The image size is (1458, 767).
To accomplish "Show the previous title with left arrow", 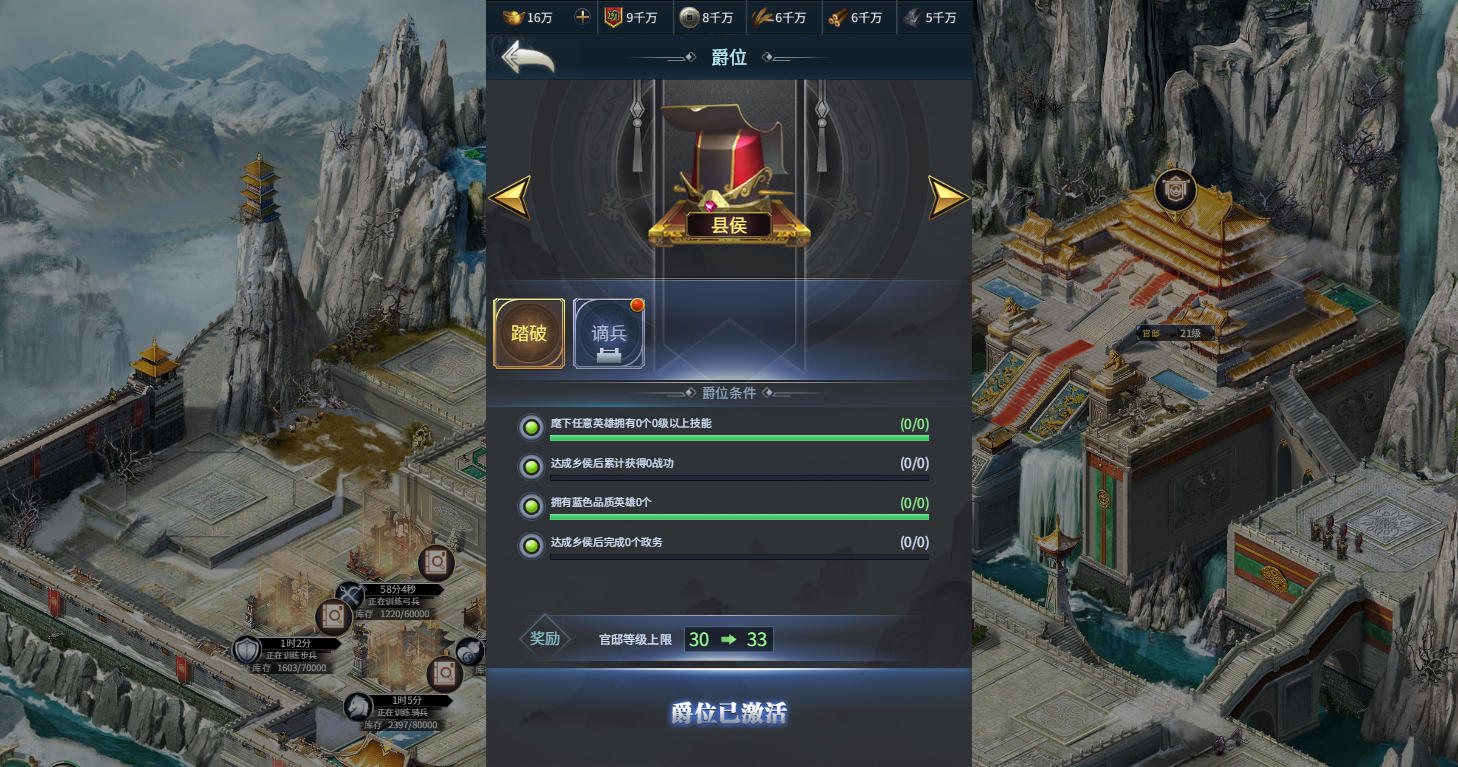I will click(x=510, y=197).
